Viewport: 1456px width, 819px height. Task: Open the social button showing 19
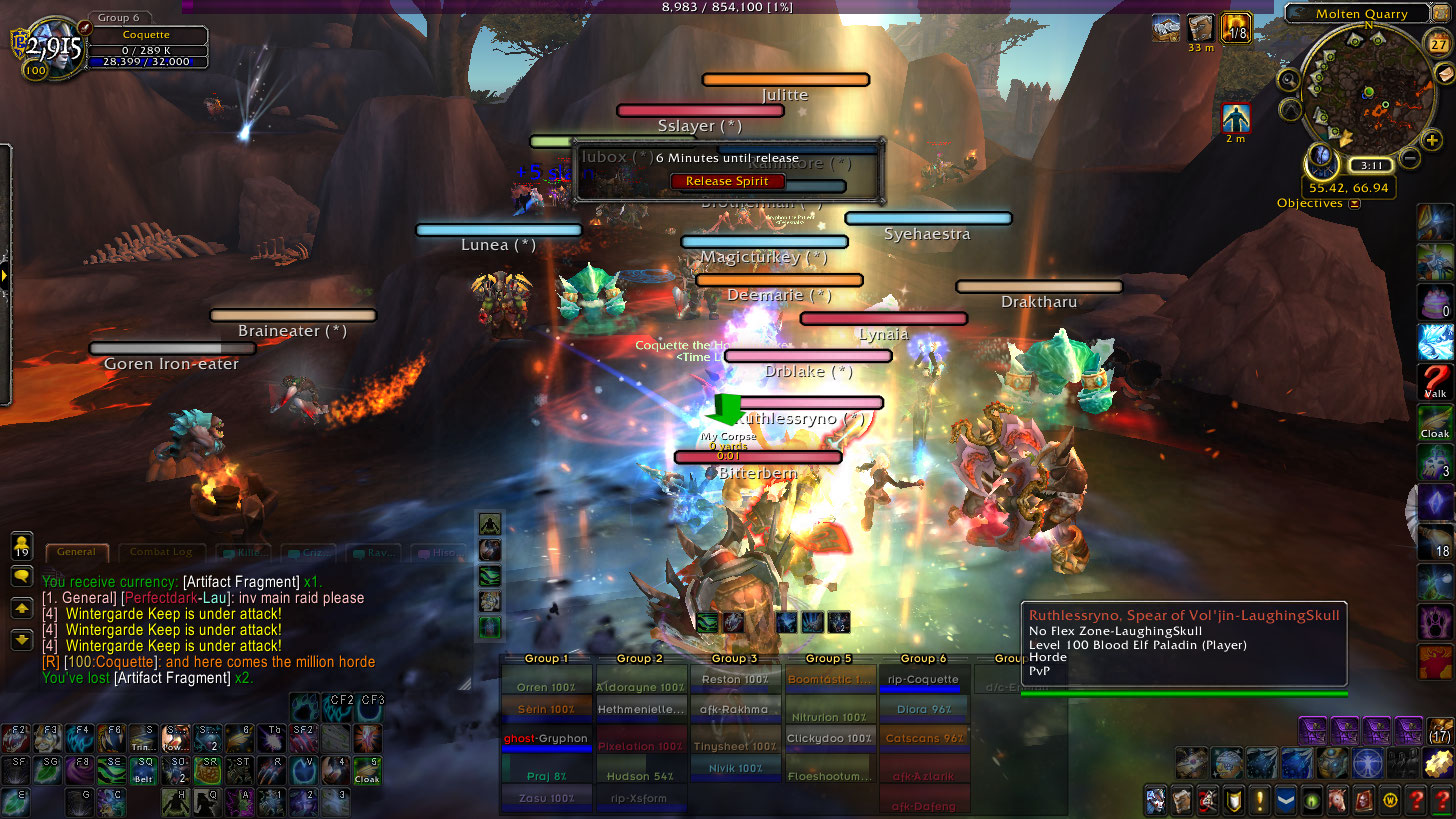21,545
